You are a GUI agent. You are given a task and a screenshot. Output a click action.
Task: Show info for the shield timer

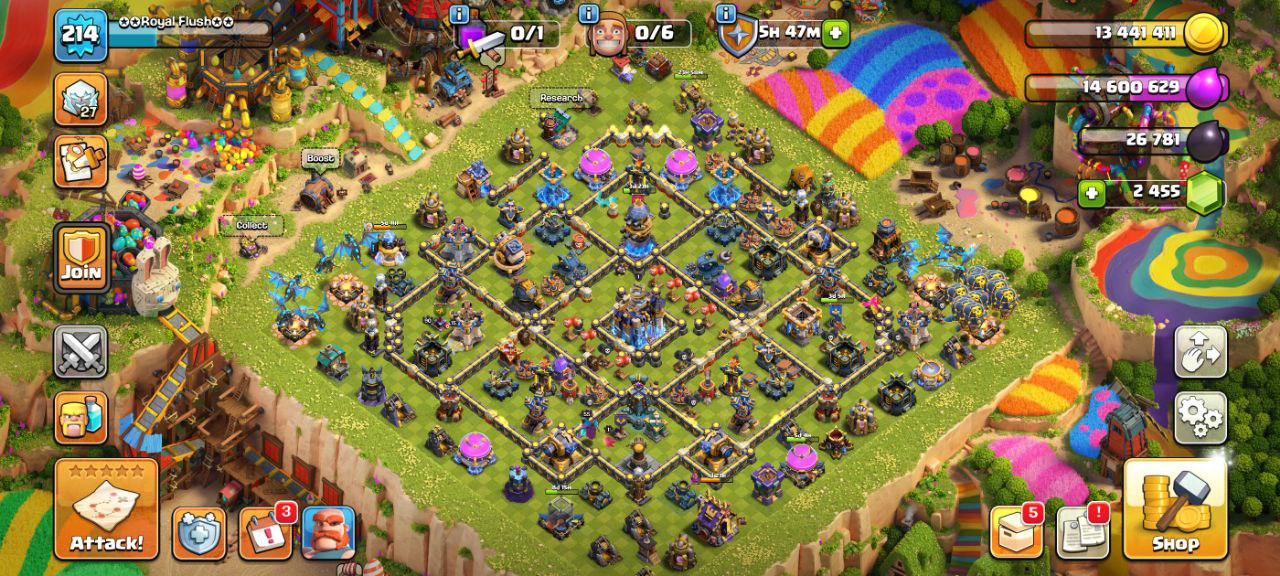click(x=725, y=14)
